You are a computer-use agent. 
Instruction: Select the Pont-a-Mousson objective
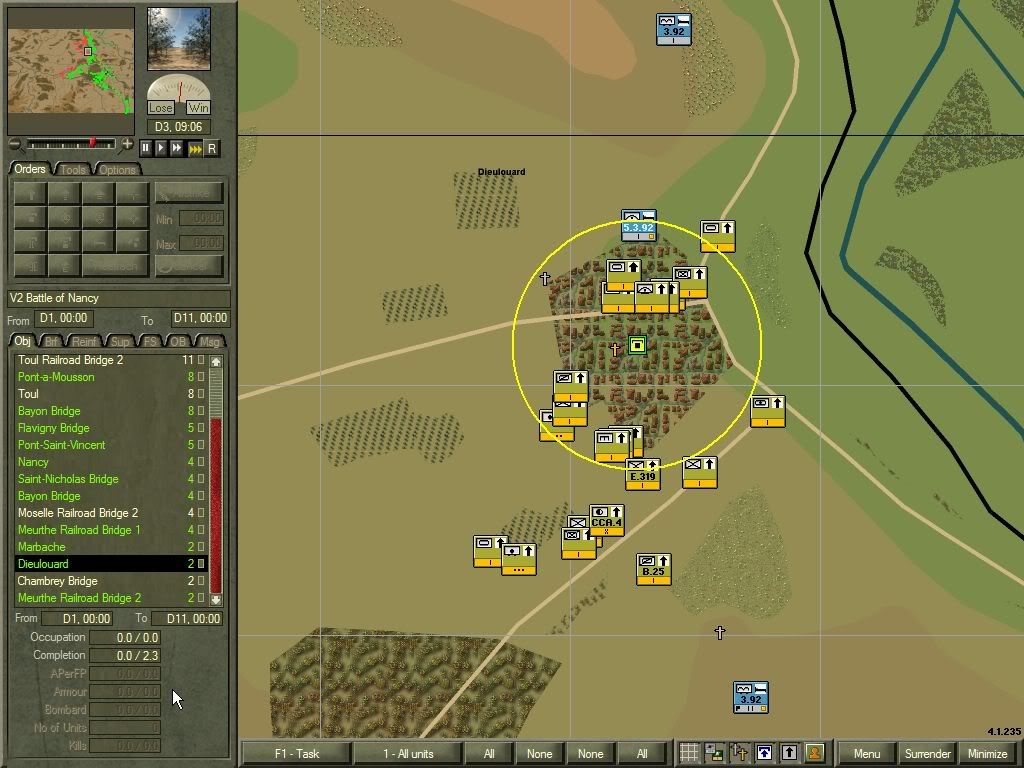(56, 377)
